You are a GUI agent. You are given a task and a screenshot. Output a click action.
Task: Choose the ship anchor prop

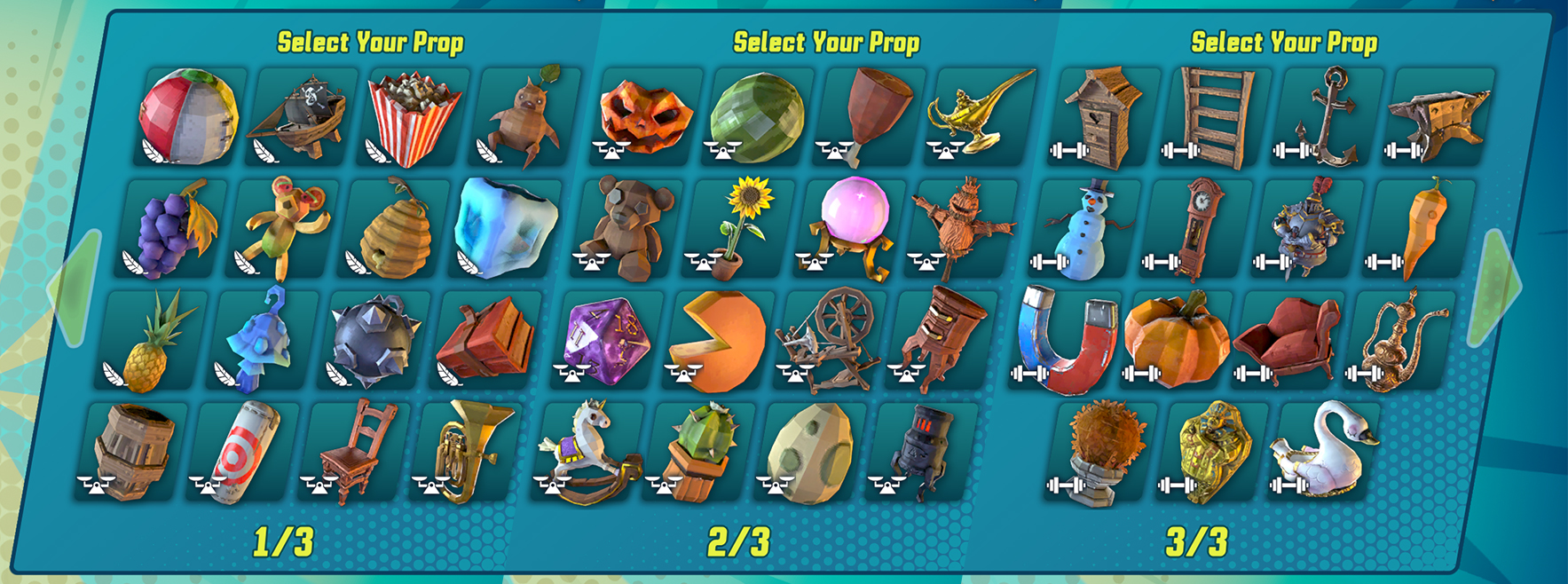tap(1324, 118)
